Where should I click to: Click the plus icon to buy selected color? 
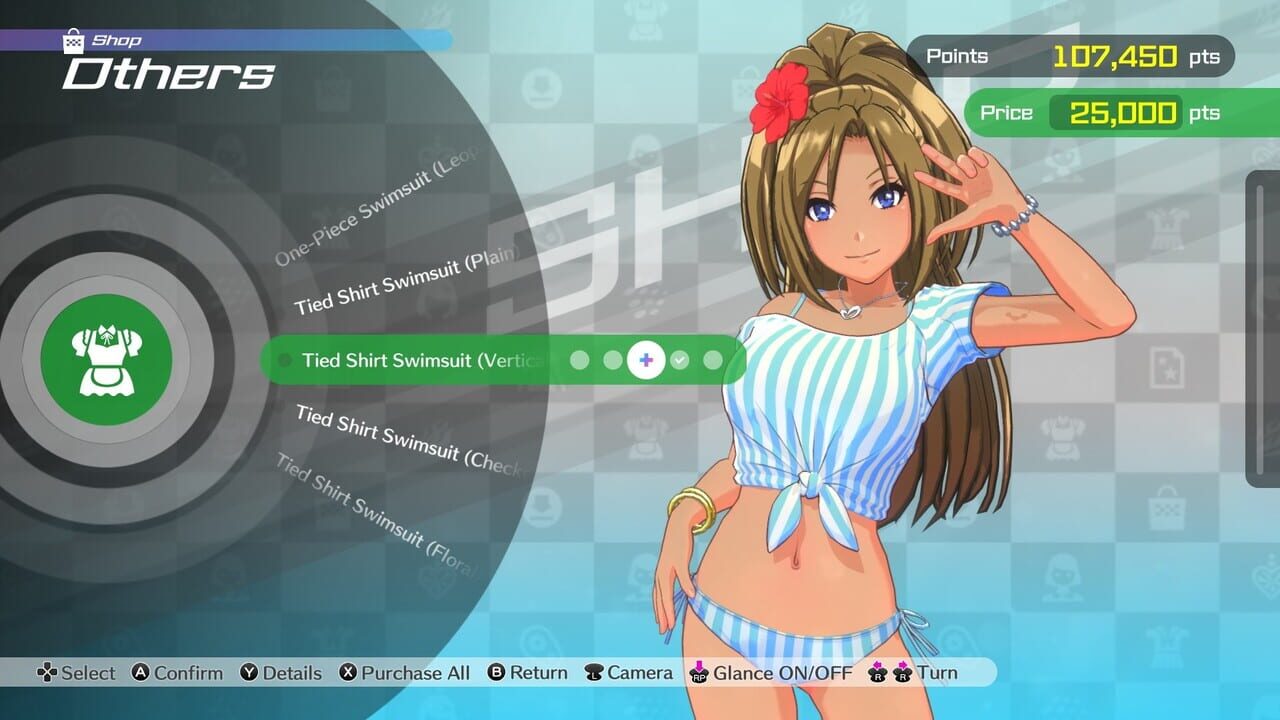[x=647, y=360]
